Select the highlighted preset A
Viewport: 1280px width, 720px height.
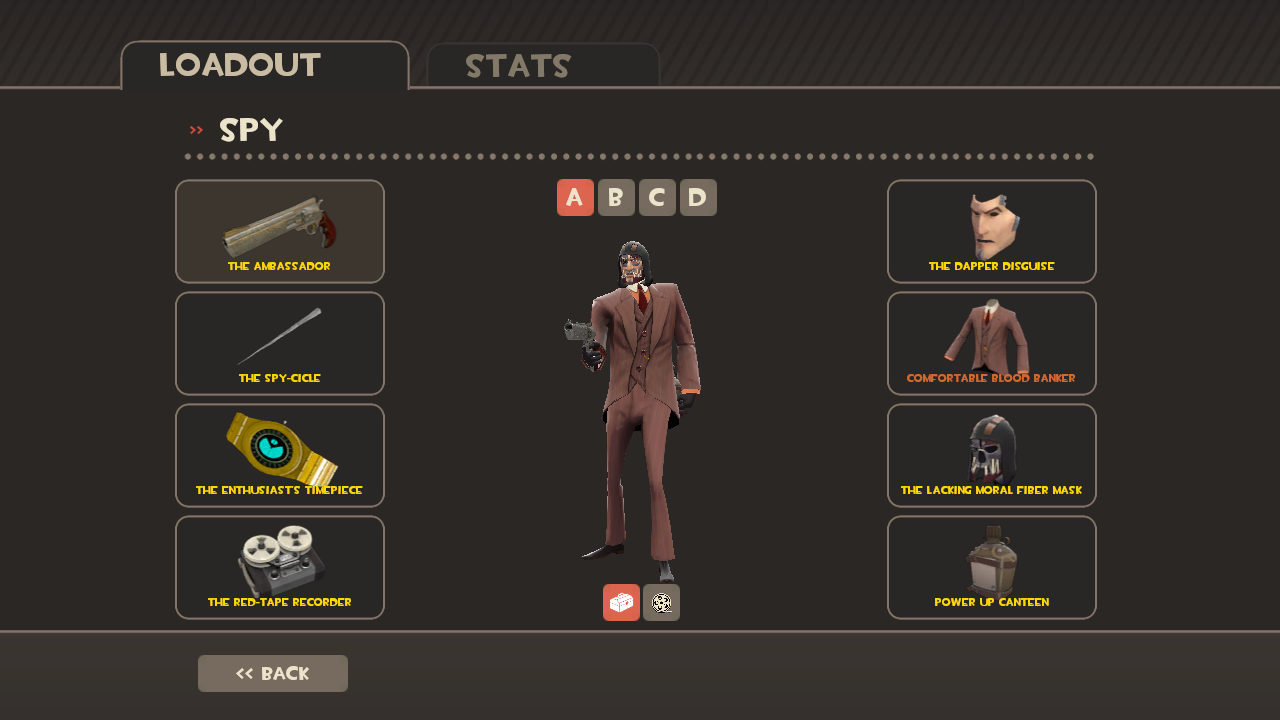click(576, 197)
